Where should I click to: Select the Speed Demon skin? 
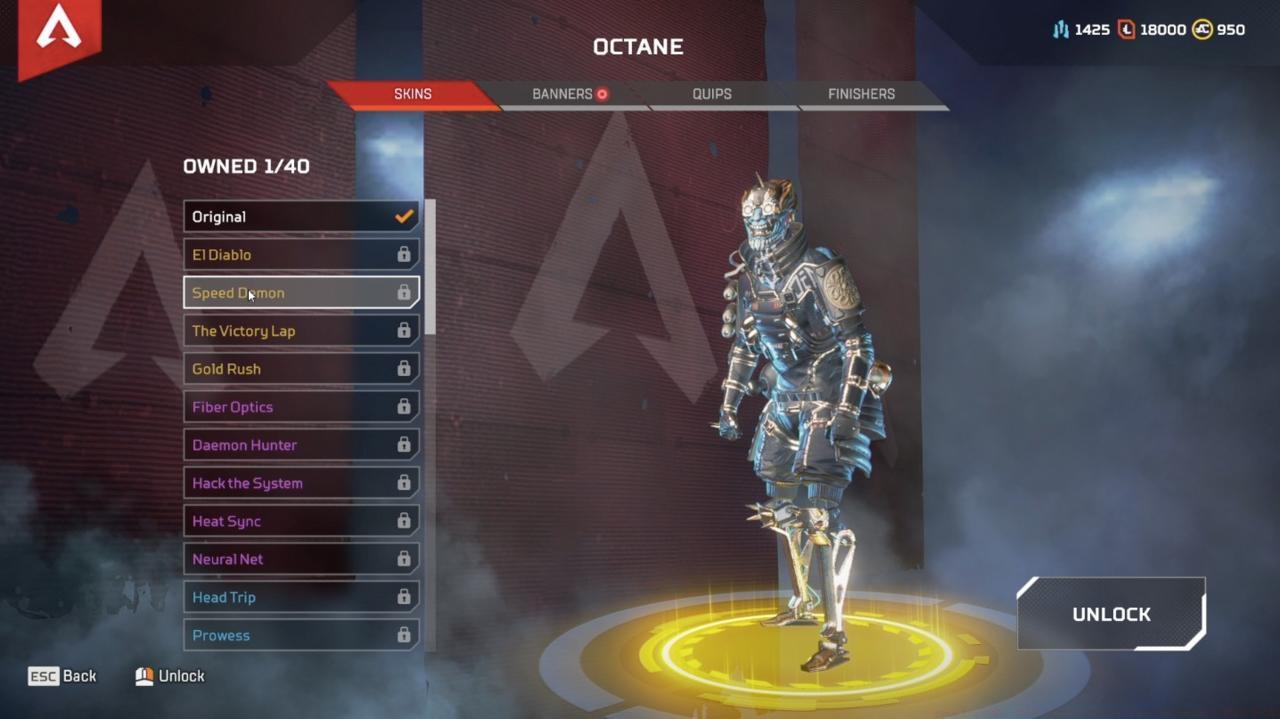(300, 293)
